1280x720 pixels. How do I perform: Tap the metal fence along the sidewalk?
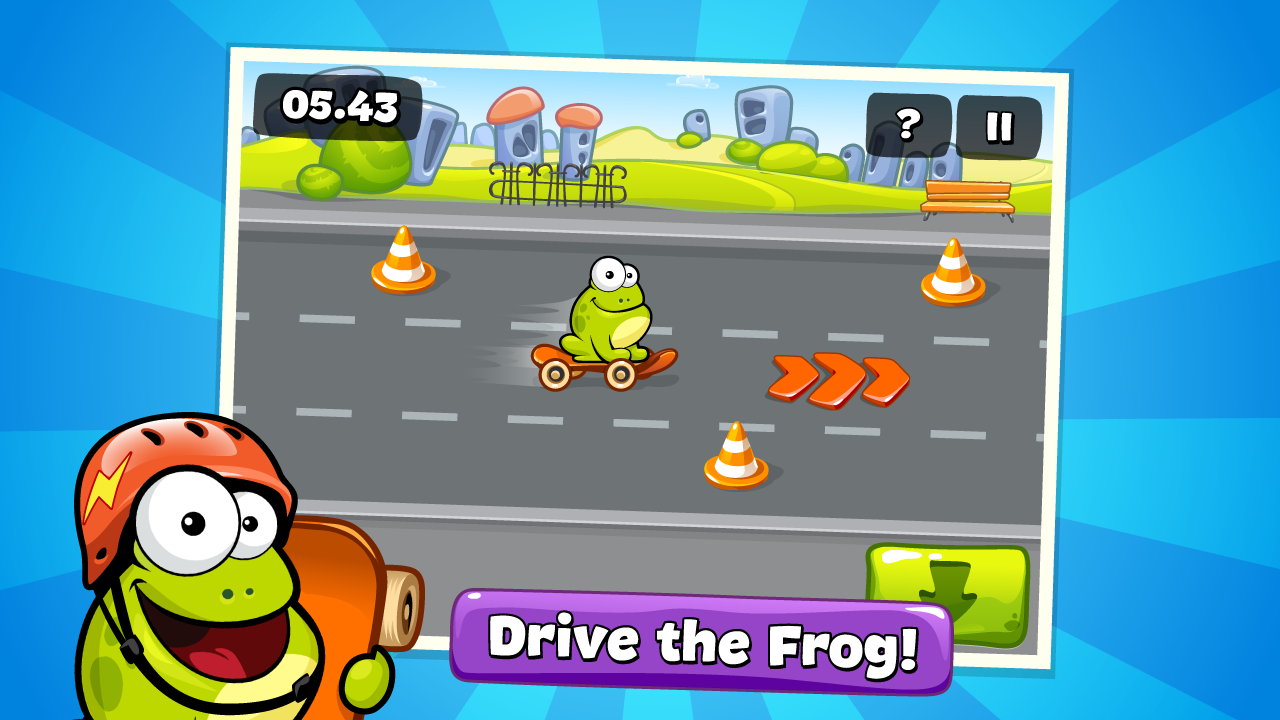(555, 185)
